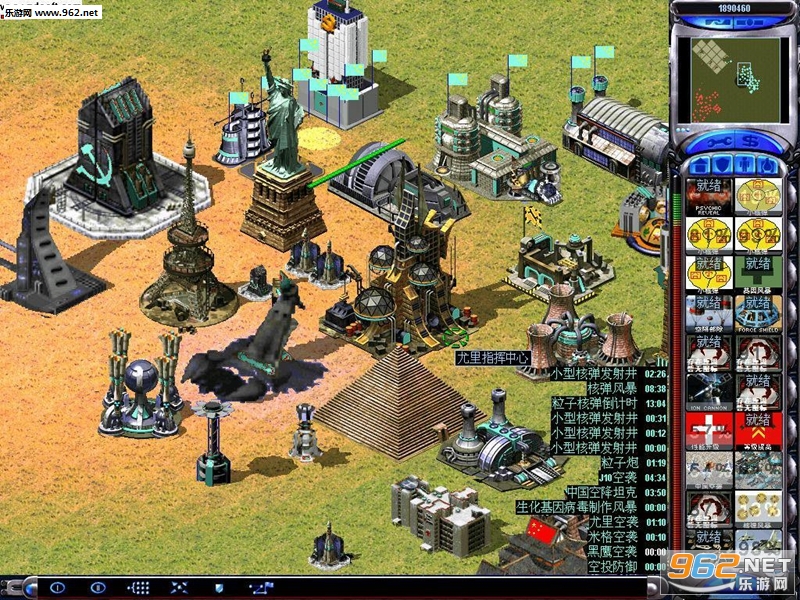The width and height of the screenshot is (800, 600).
Task: Select the paratroopers drop icon
Action: point(709,312)
